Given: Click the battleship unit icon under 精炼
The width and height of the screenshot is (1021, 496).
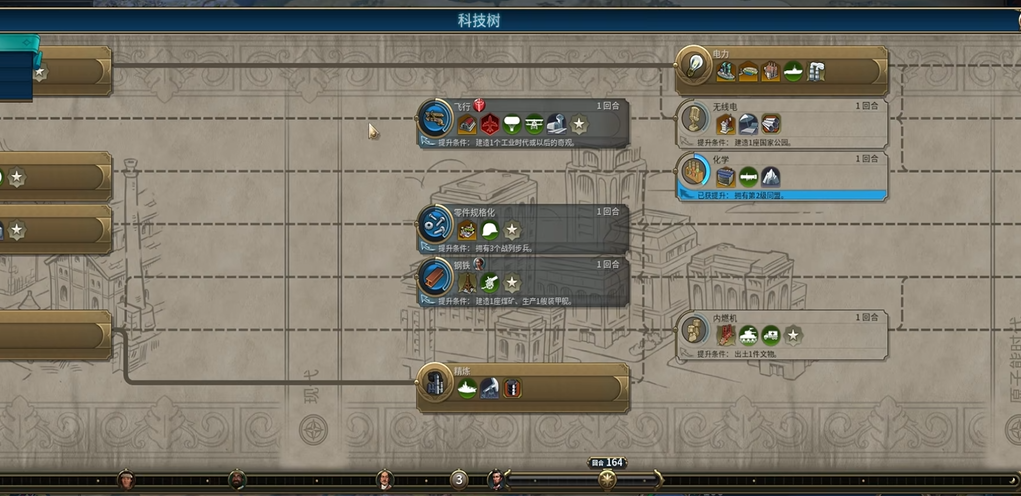Looking at the screenshot, I should click(x=467, y=388).
